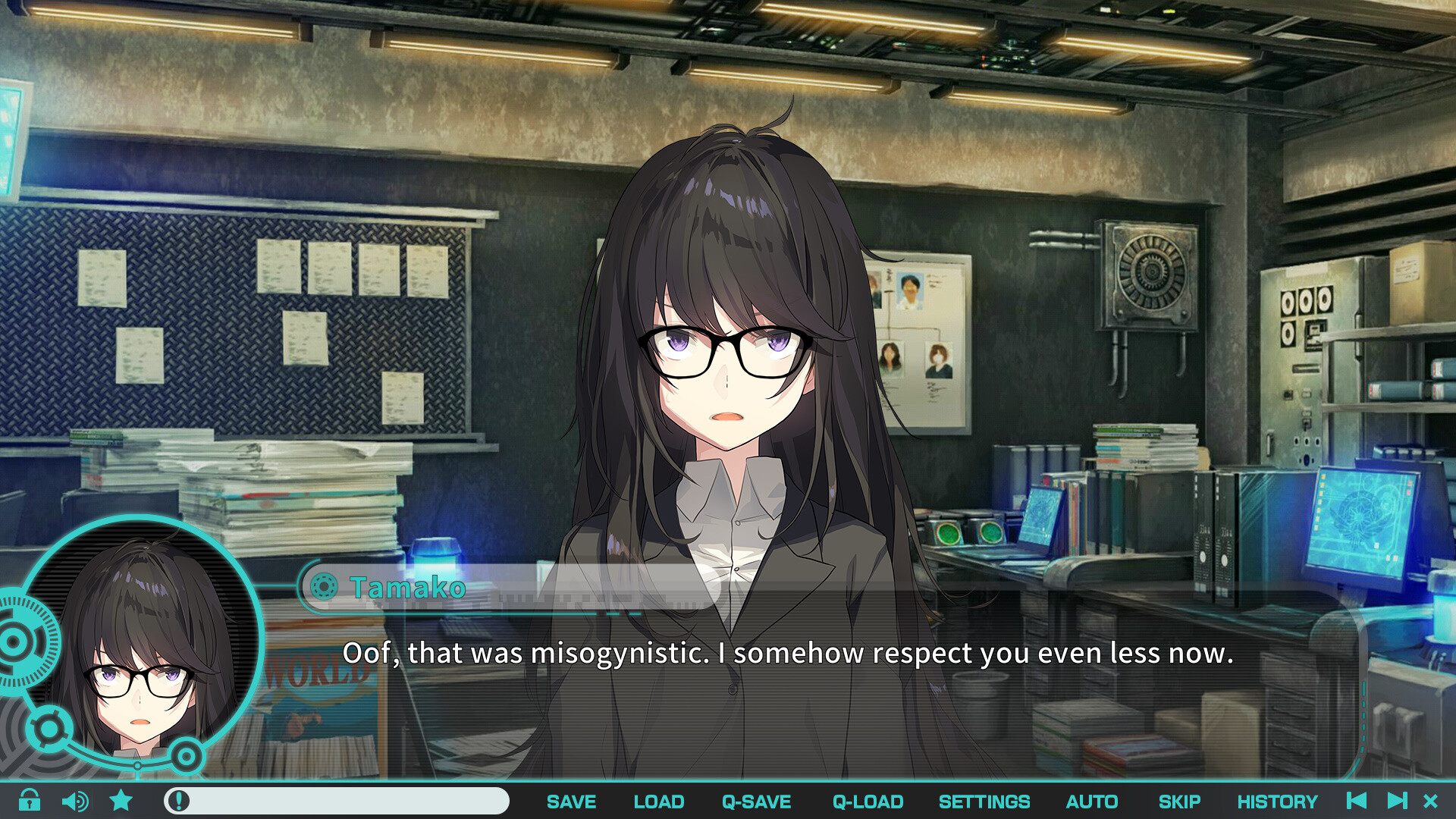
Task: View the dialogue HISTORY log
Action: (x=1277, y=802)
